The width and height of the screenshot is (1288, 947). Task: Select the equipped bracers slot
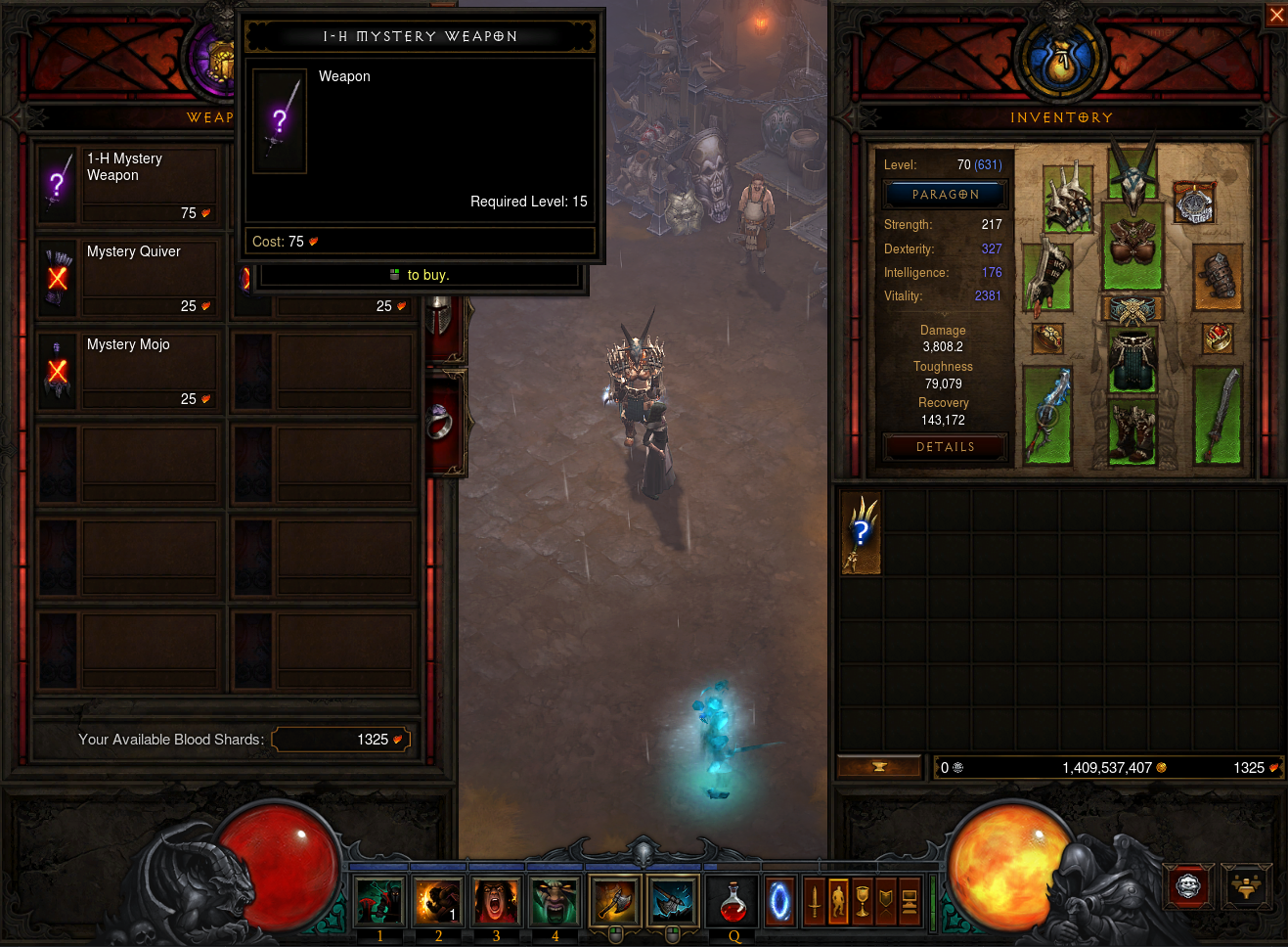pos(1218,276)
